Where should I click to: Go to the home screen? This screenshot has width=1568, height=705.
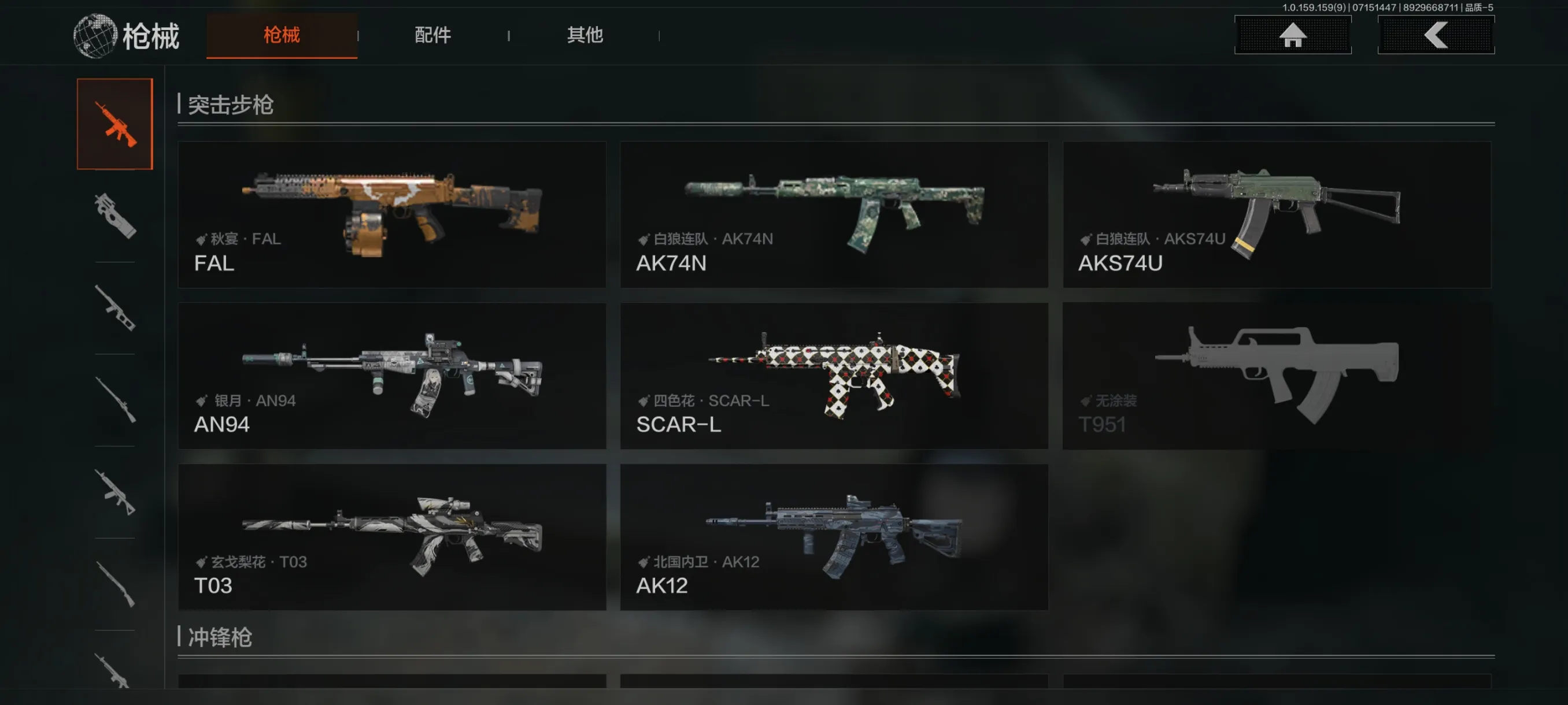coord(1292,35)
